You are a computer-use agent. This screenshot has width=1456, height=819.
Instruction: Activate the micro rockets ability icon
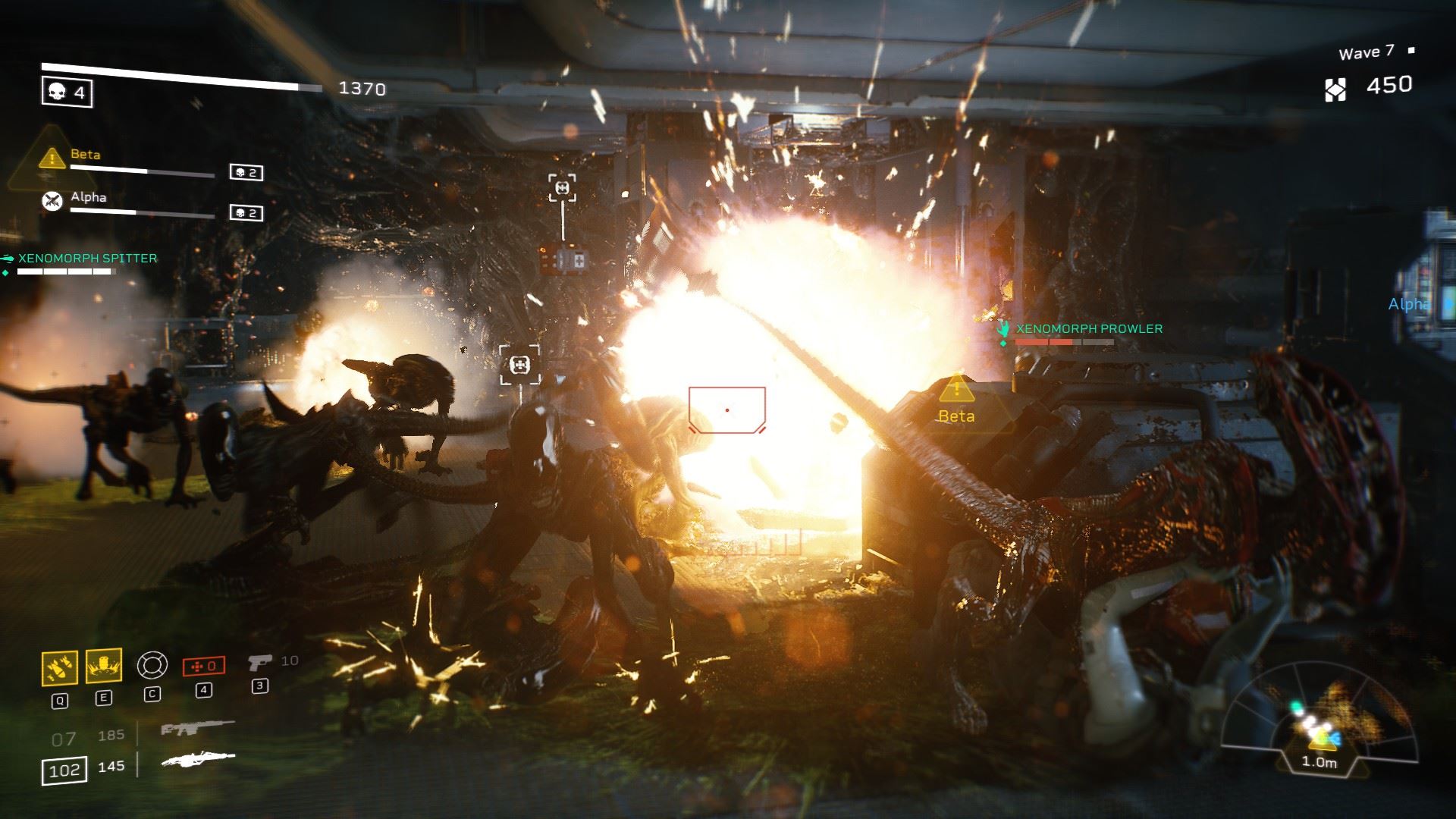click(x=59, y=668)
